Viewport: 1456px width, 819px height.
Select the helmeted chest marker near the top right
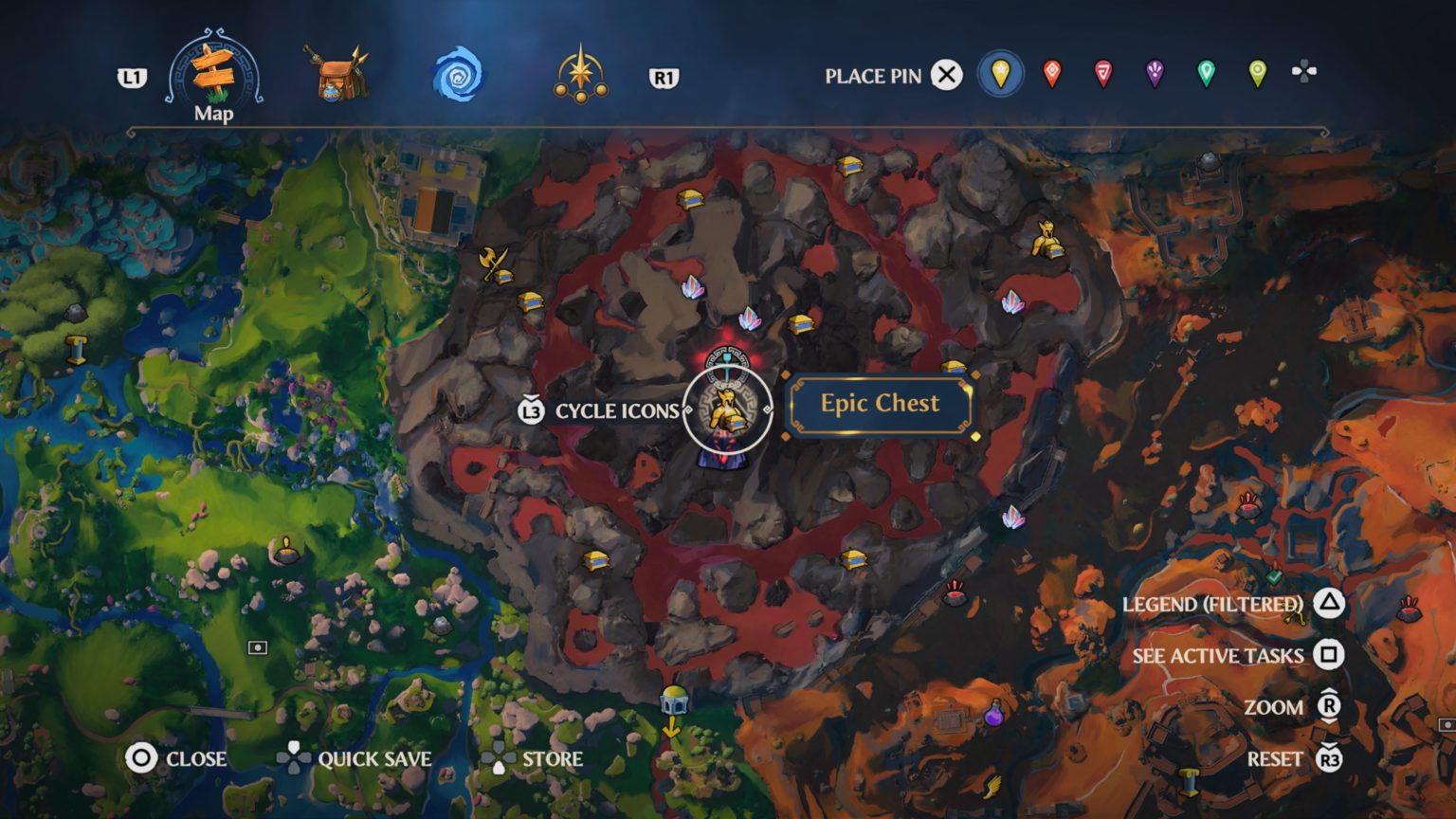coord(1046,240)
